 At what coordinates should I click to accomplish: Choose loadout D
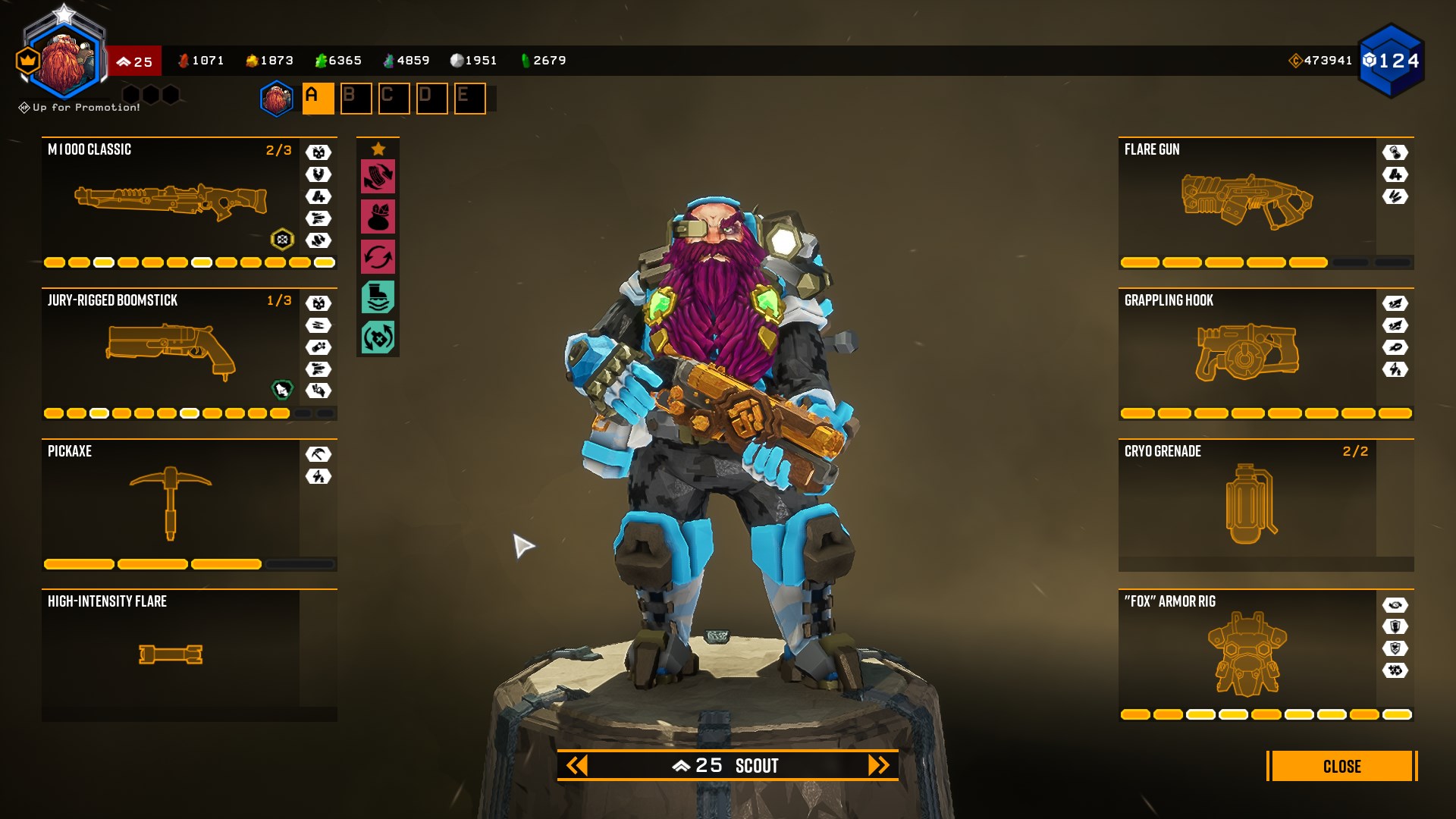tap(431, 99)
